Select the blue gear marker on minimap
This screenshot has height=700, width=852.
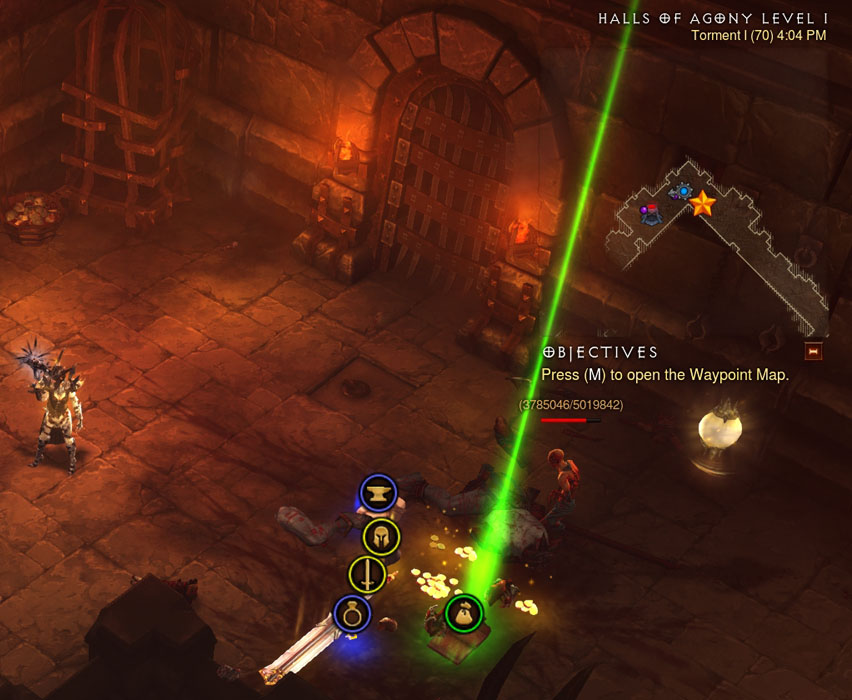pyautogui.click(x=684, y=191)
